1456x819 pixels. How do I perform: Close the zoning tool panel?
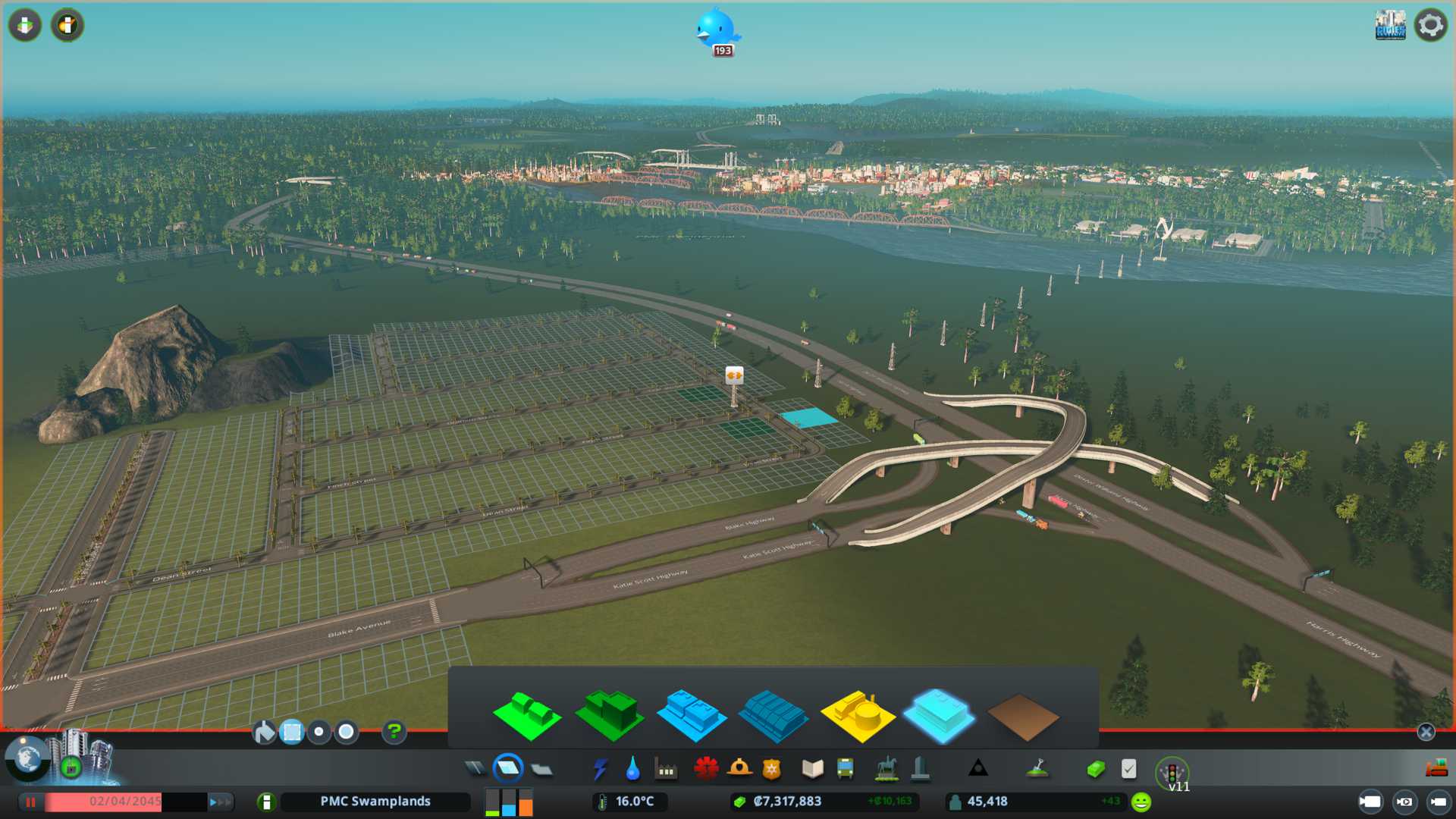(1426, 732)
